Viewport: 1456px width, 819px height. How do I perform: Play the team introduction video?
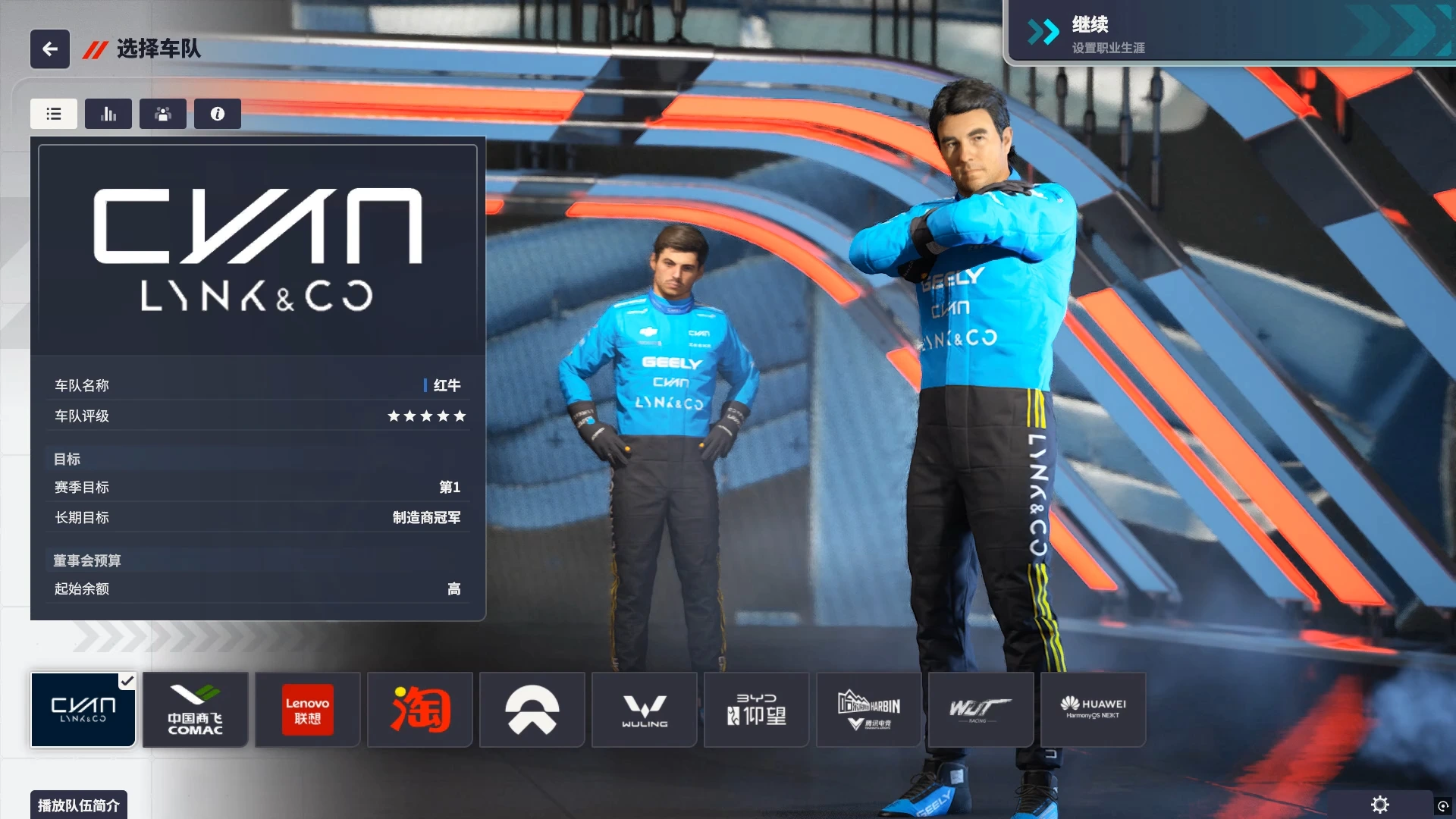pyautogui.click(x=79, y=805)
